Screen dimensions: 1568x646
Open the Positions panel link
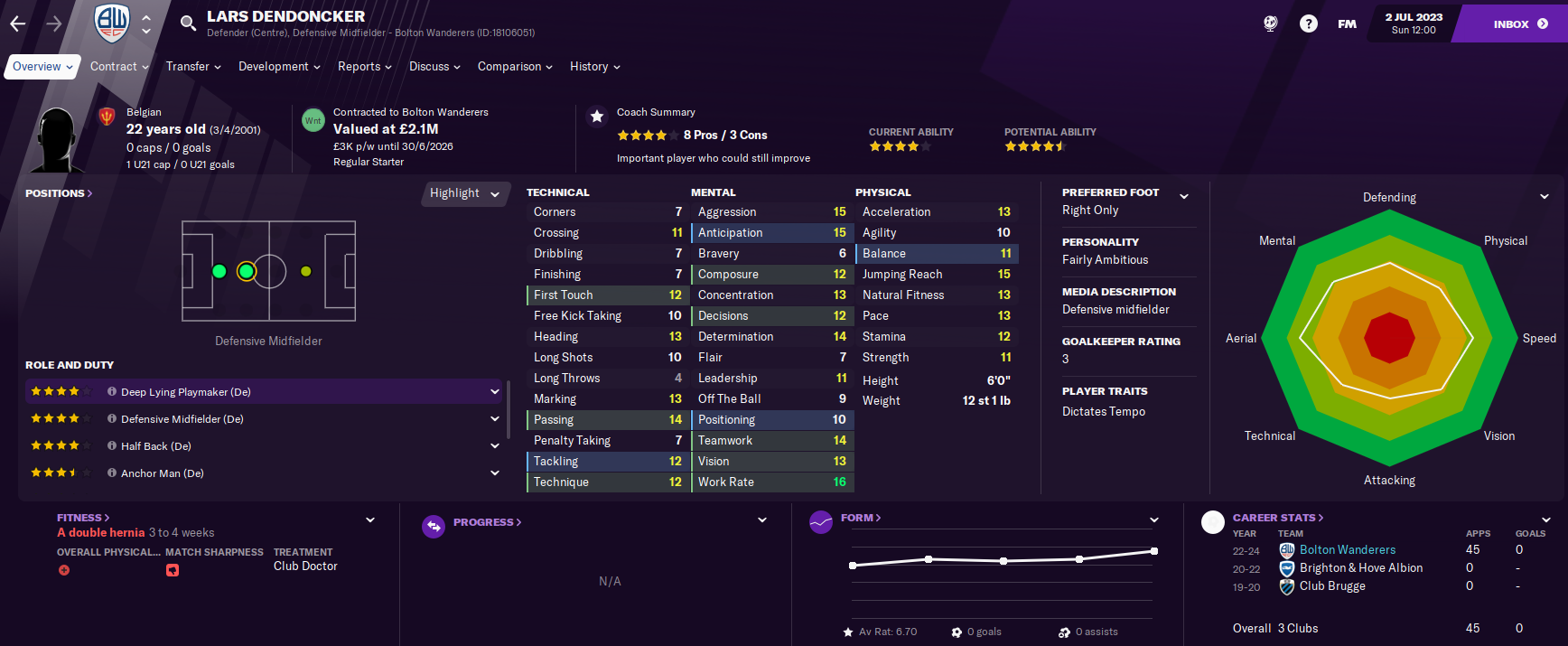[x=58, y=193]
